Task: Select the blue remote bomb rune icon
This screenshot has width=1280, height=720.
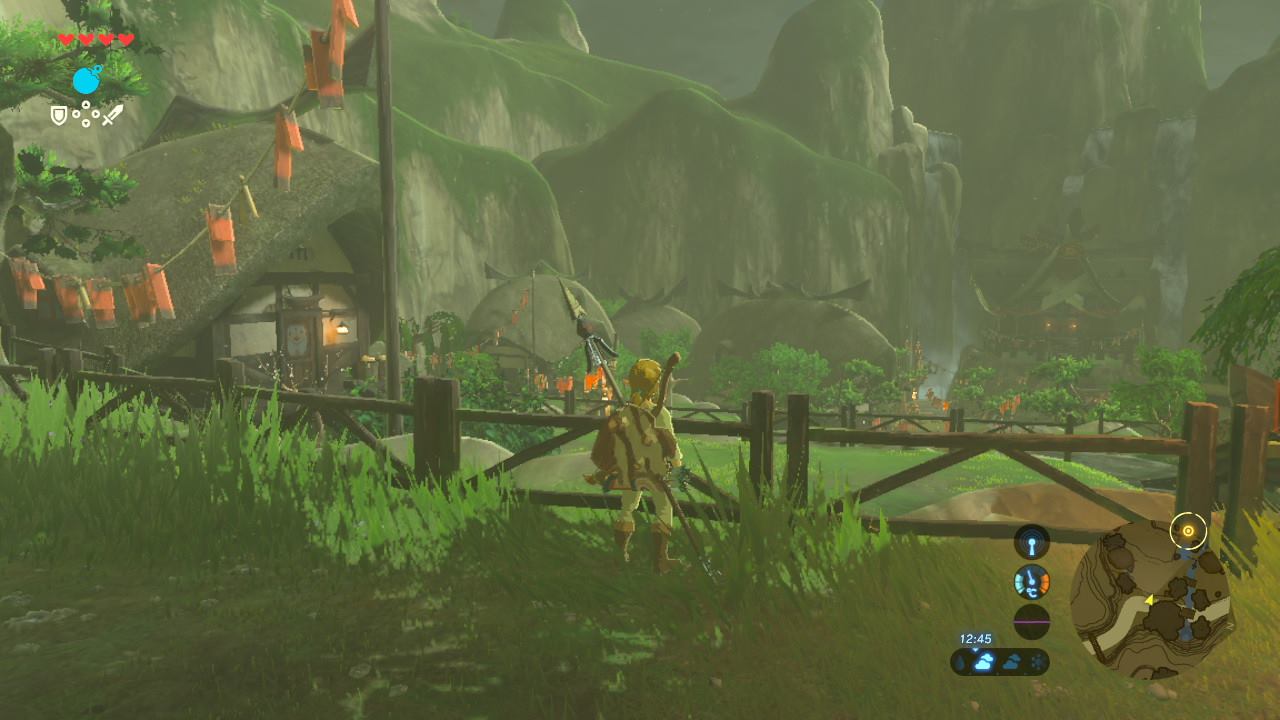Action: [87, 79]
